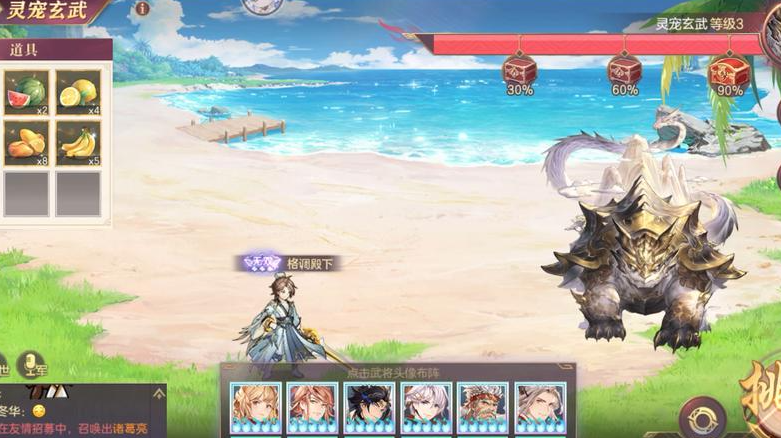Image resolution: width=781 pixels, height=438 pixels.
Task: Select the banana bunch item
Action: 78,143
